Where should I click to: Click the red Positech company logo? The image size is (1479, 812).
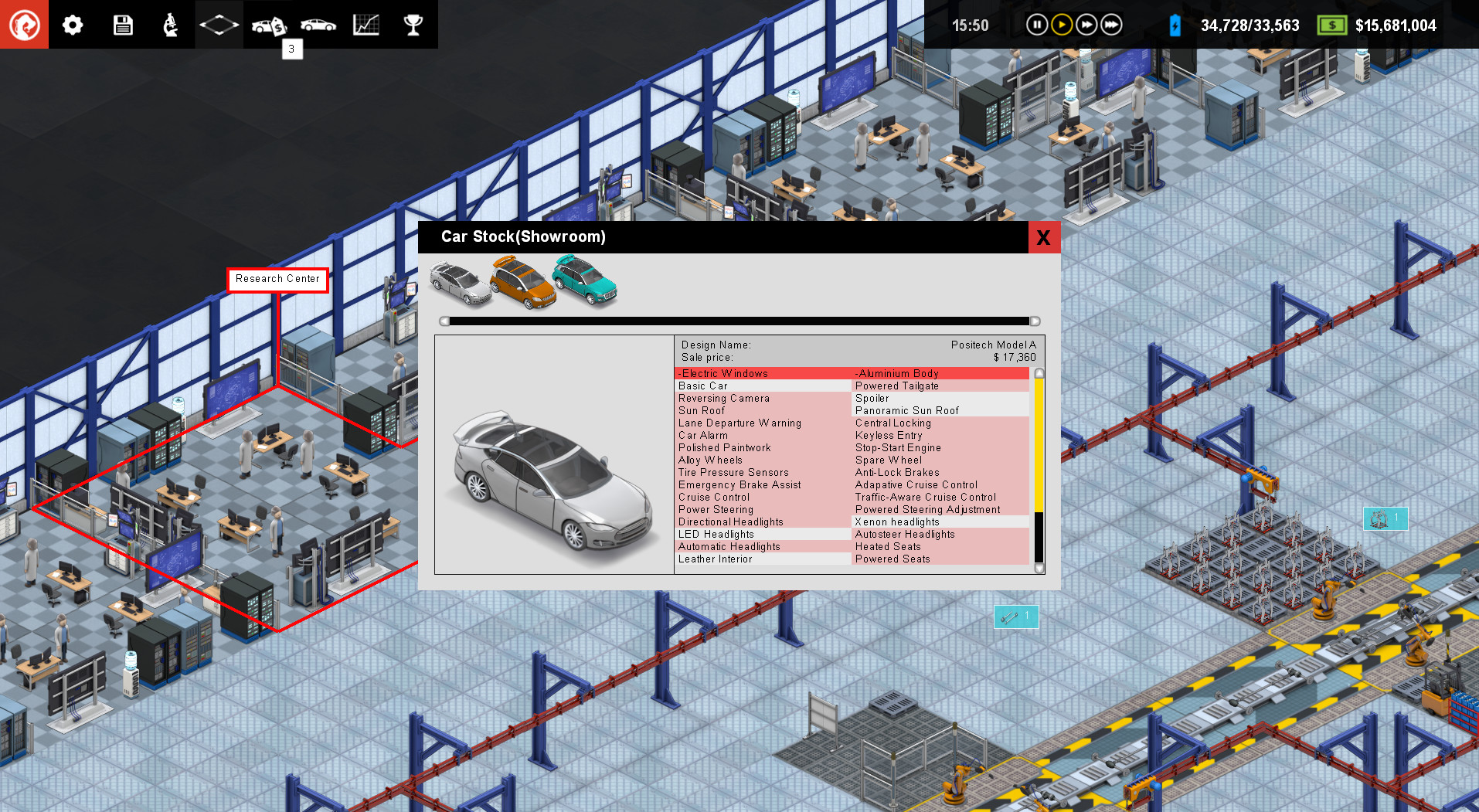(24, 24)
